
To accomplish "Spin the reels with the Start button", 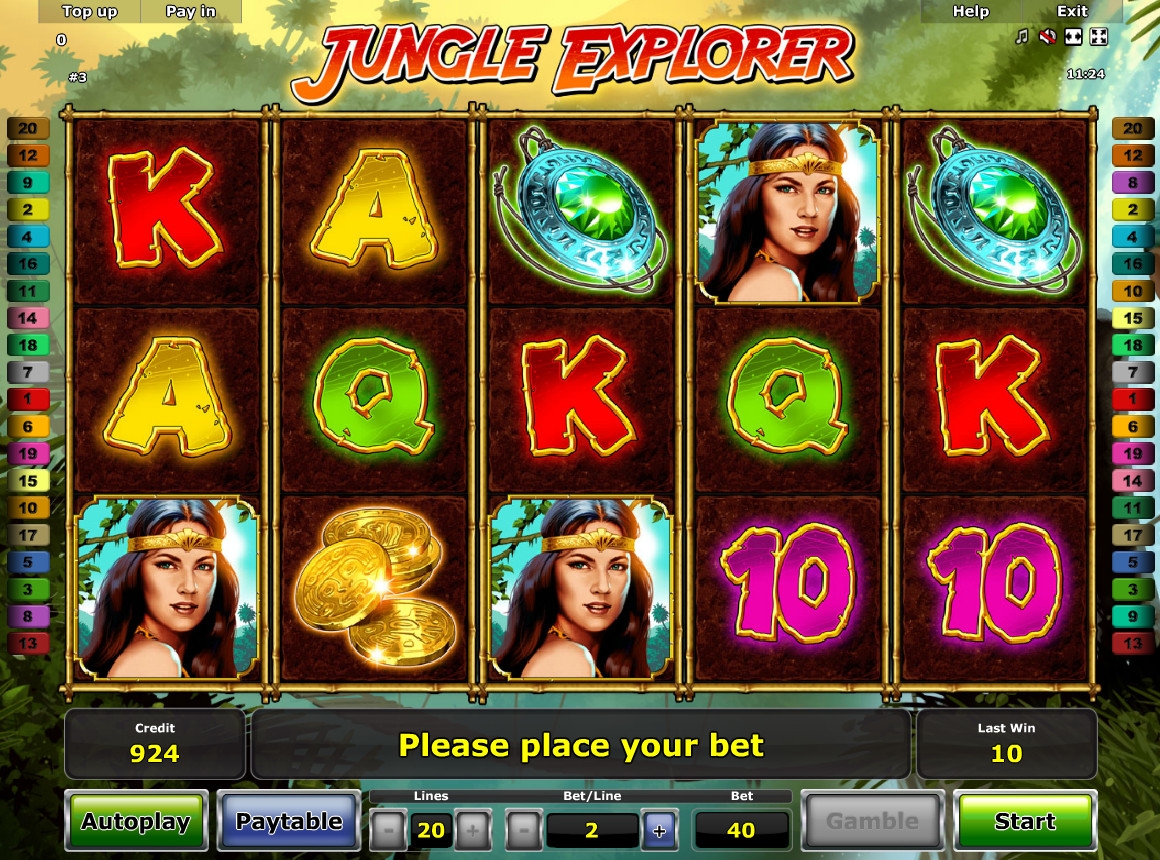I will [1025, 822].
